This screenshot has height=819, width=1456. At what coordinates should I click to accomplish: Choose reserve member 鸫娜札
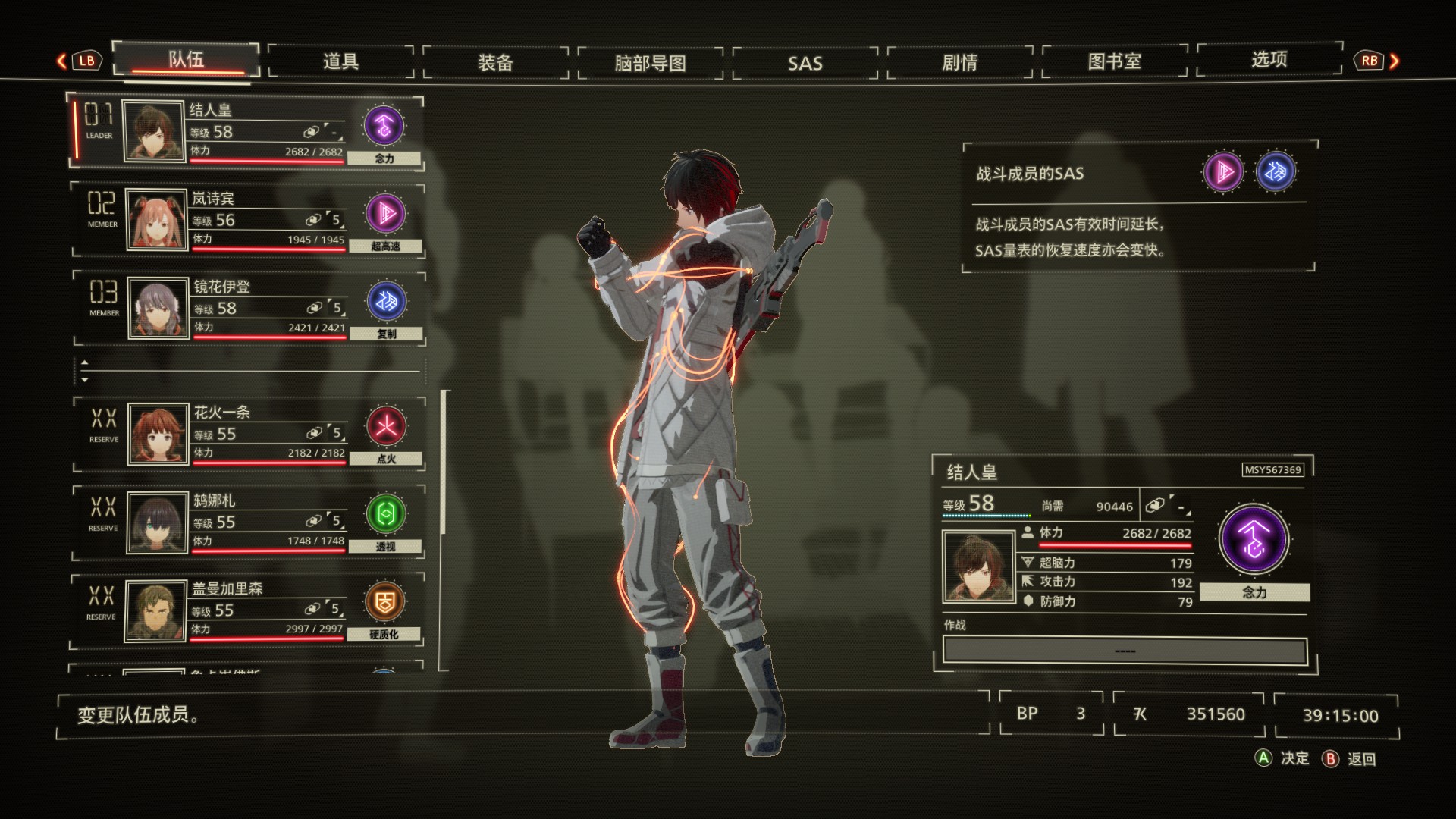[x=235, y=522]
